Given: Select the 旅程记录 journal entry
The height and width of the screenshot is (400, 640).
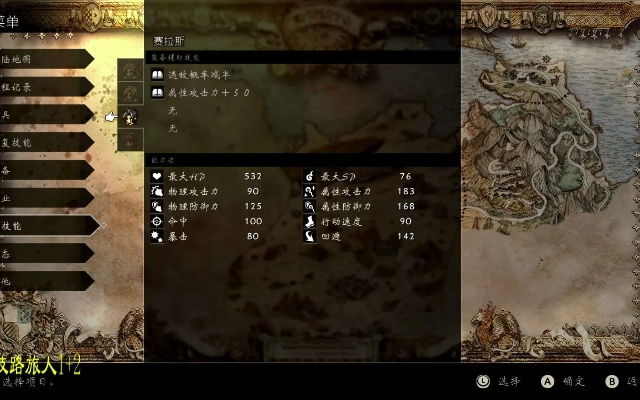Looking at the screenshot, I should tap(40, 88).
